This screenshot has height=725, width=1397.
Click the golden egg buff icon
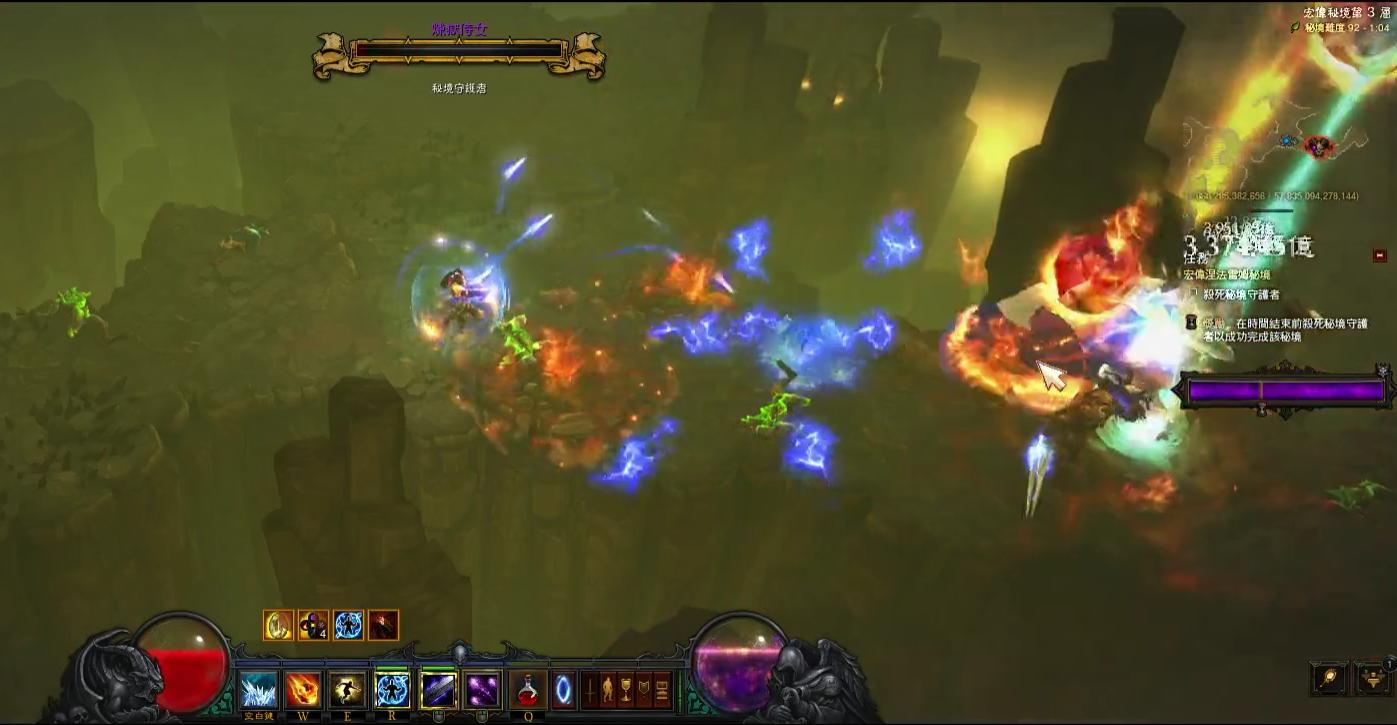click(279, 625)
